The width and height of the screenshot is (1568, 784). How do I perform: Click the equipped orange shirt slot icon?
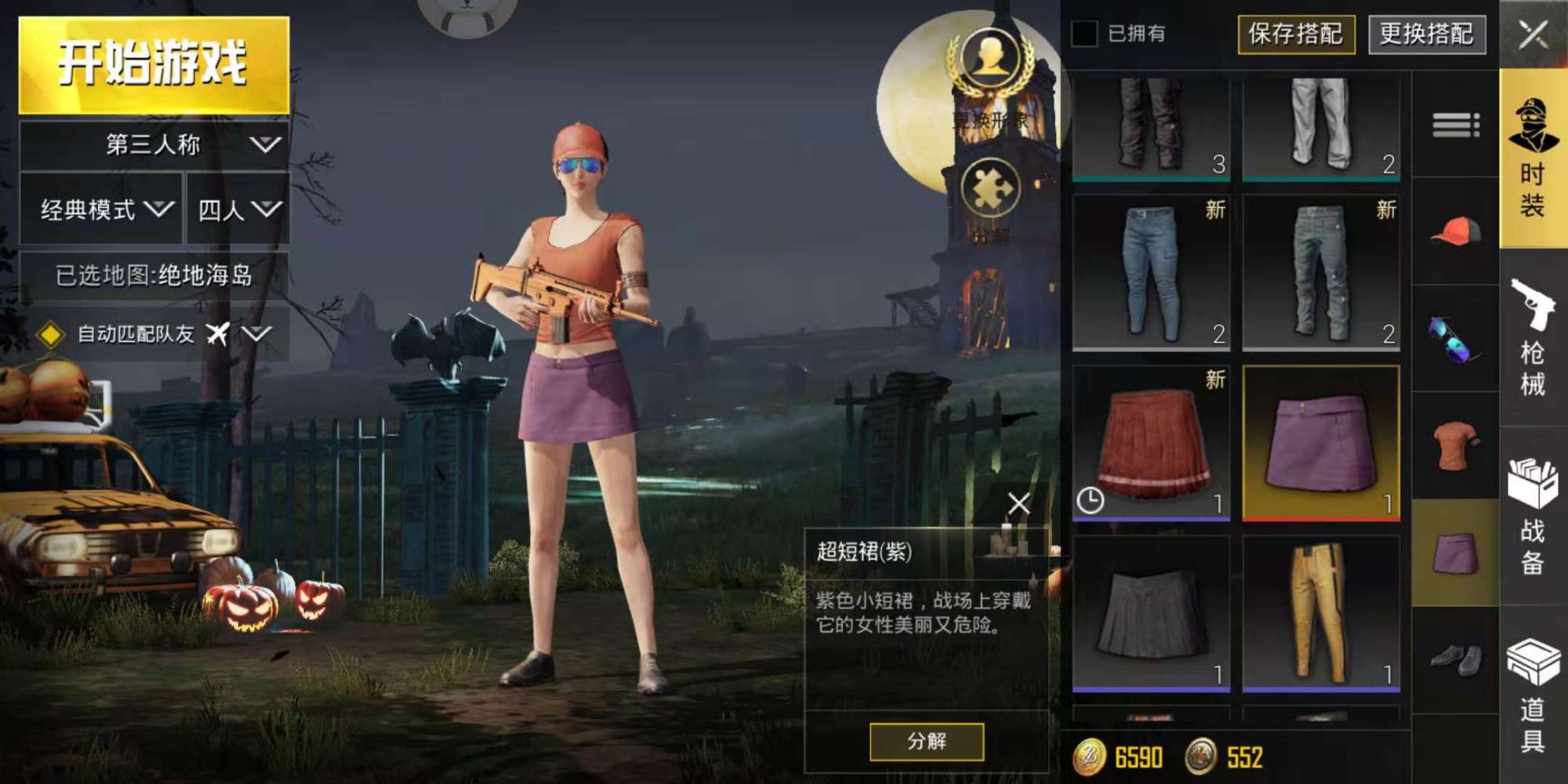pos(1454,443)
